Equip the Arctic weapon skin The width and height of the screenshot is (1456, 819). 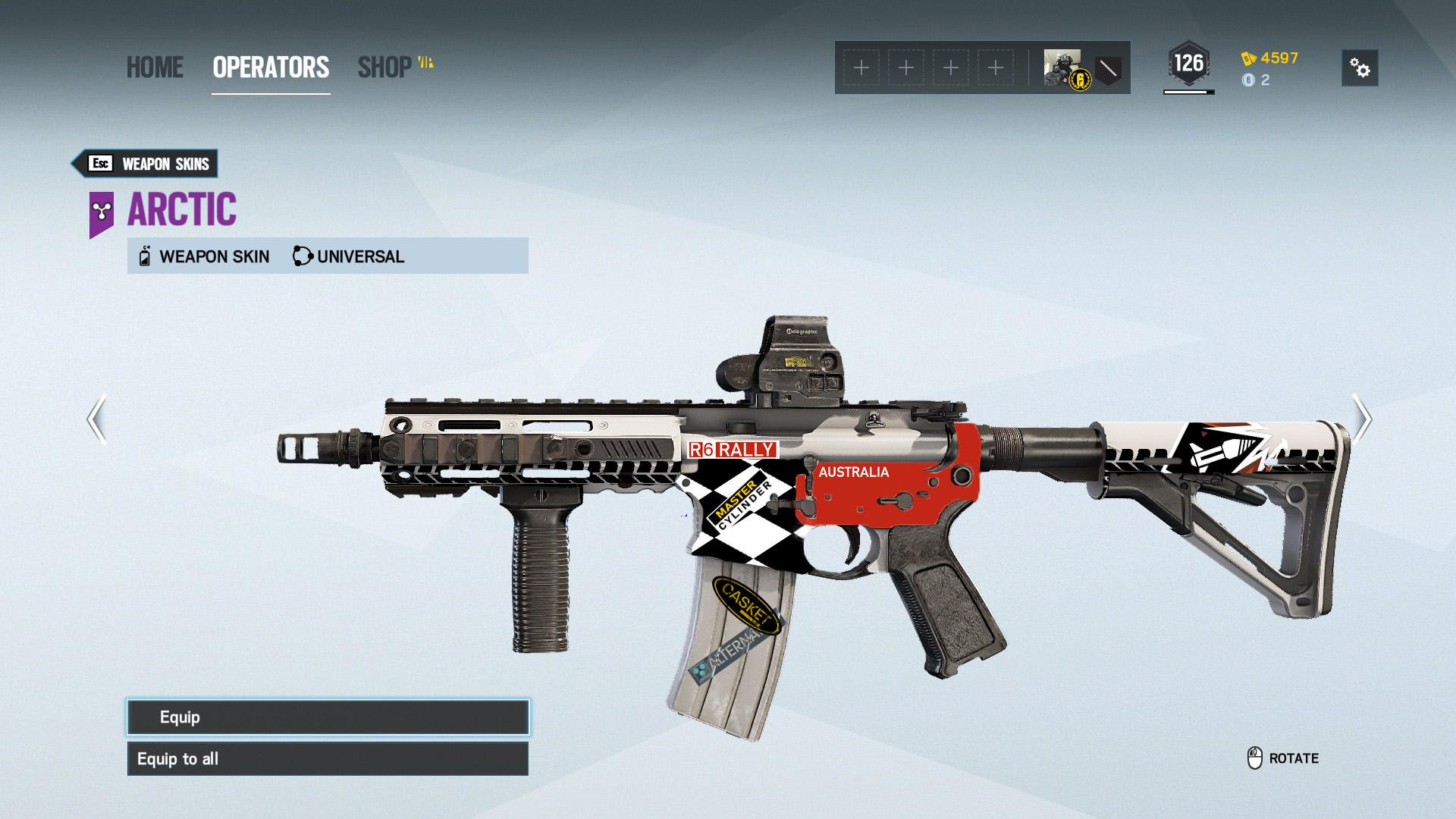coord(328,717)
